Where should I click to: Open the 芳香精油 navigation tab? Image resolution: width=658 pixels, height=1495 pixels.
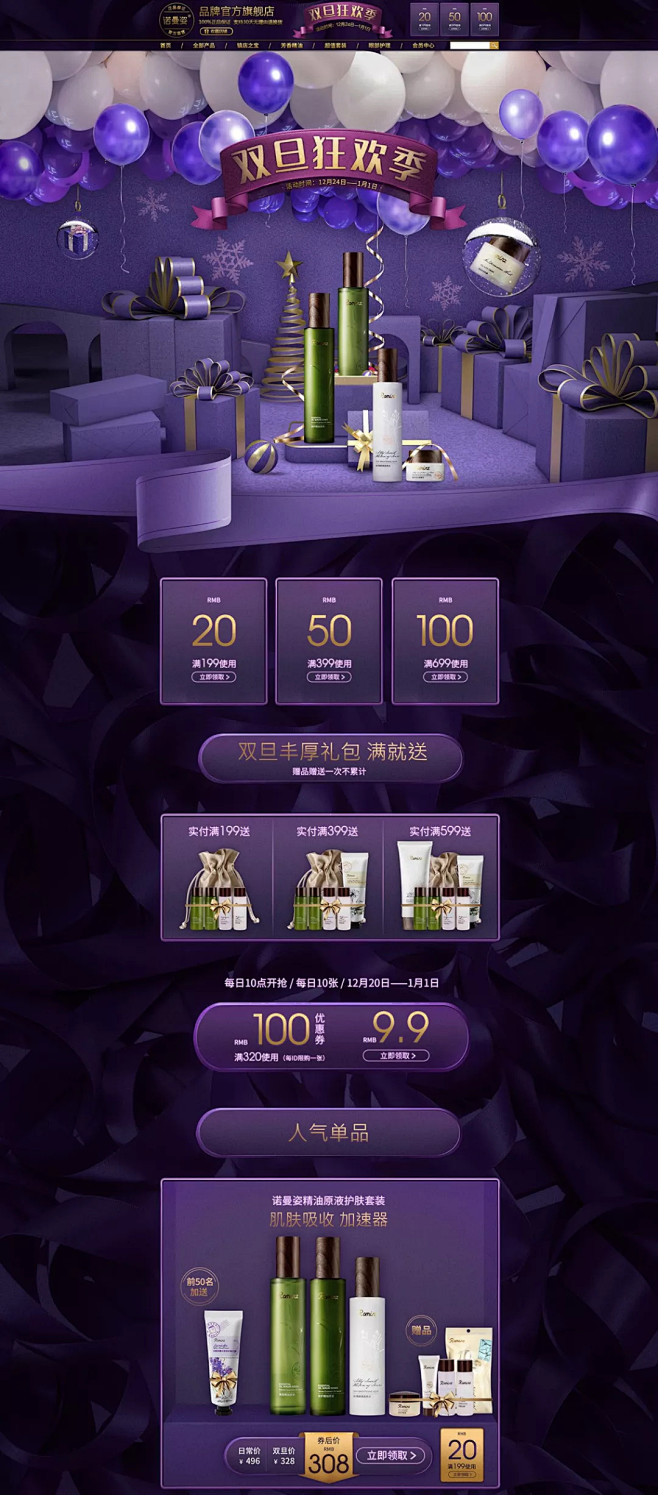(x=291, y=46)
